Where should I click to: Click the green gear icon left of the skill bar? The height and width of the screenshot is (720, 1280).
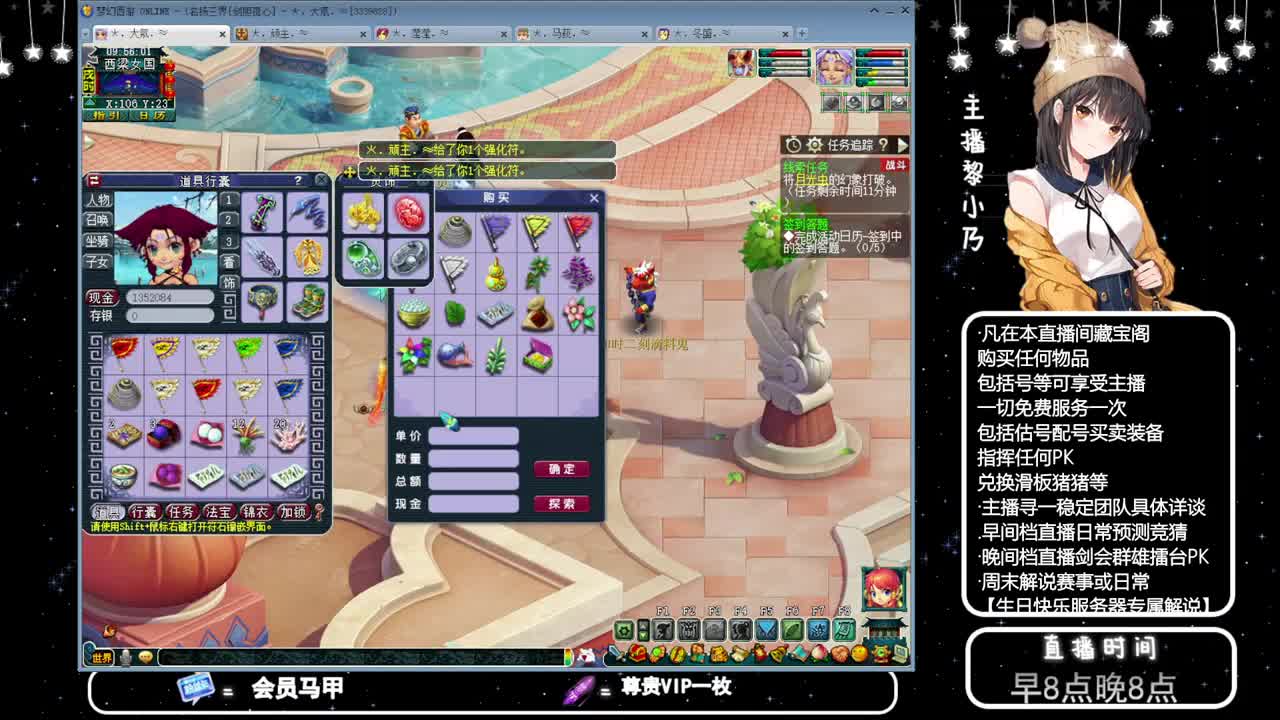(624, 630)
